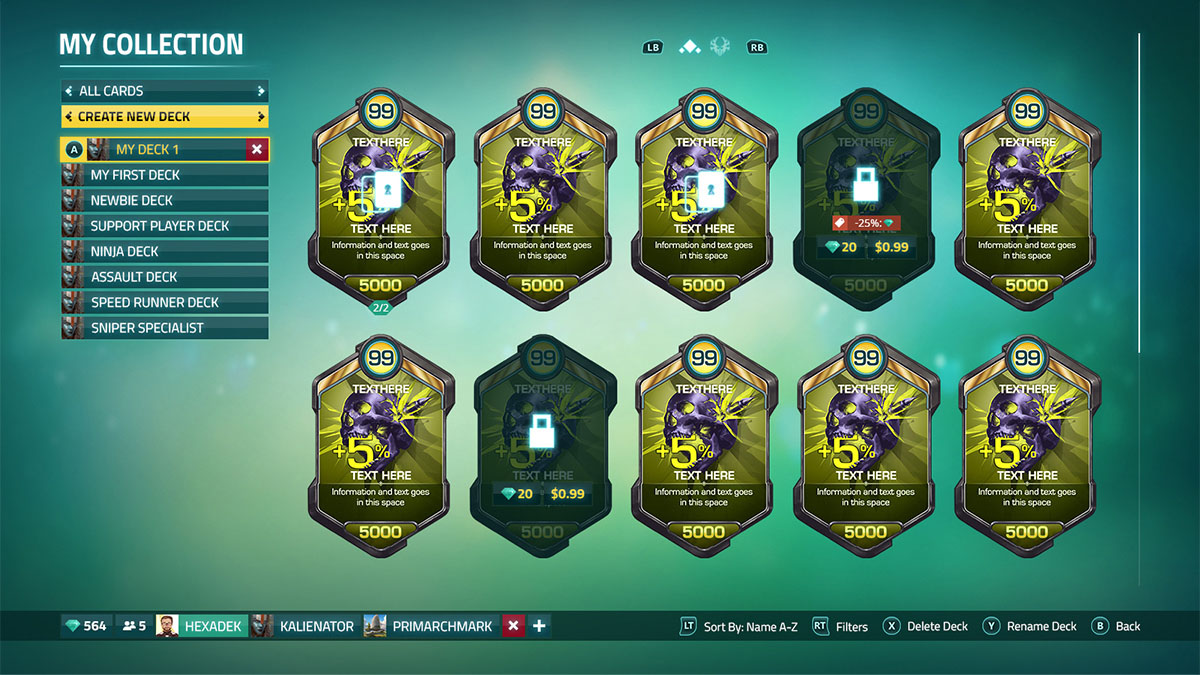Select the card marked 2/2
1200x675 pixels.
click(x=381, y=200)
